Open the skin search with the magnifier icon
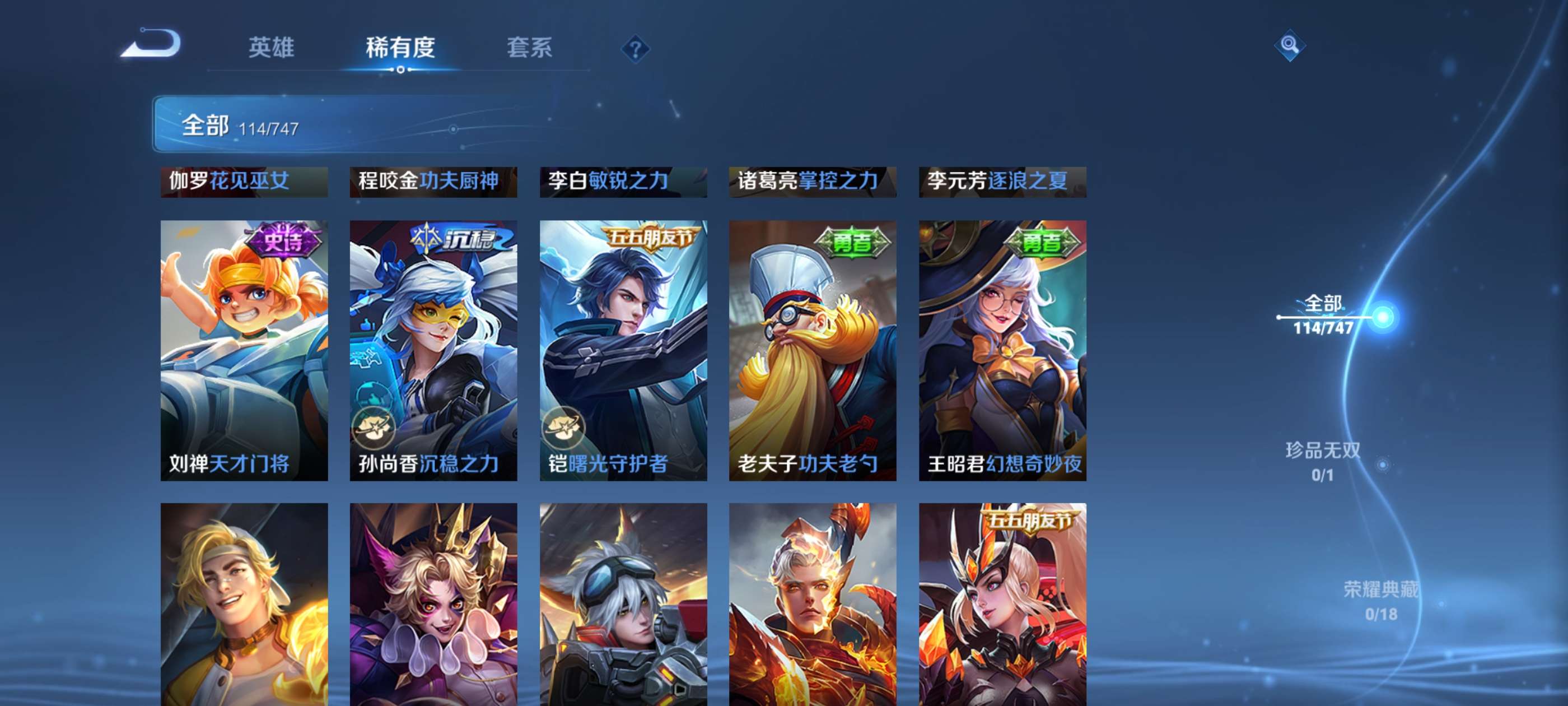This screenshot has width=1568, height=706. point(1290,46)
